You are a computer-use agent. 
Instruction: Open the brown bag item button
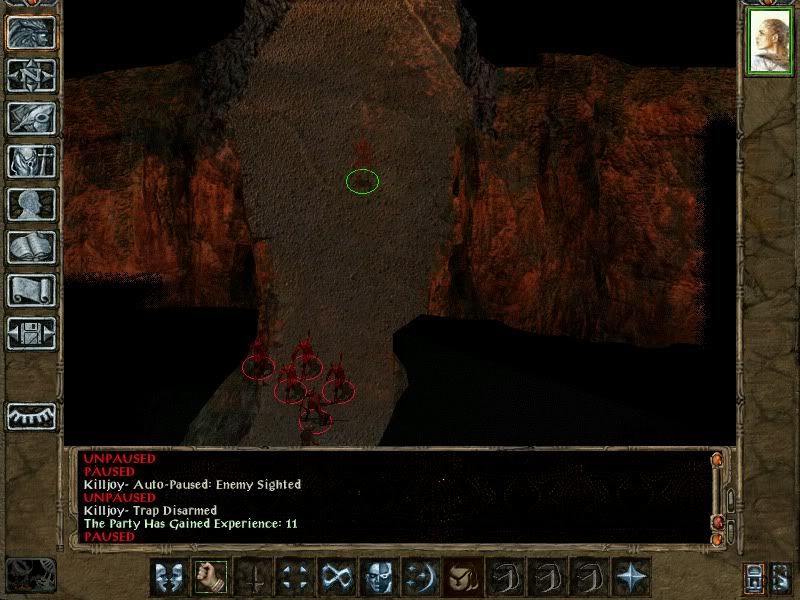click(x=461, y=577)
